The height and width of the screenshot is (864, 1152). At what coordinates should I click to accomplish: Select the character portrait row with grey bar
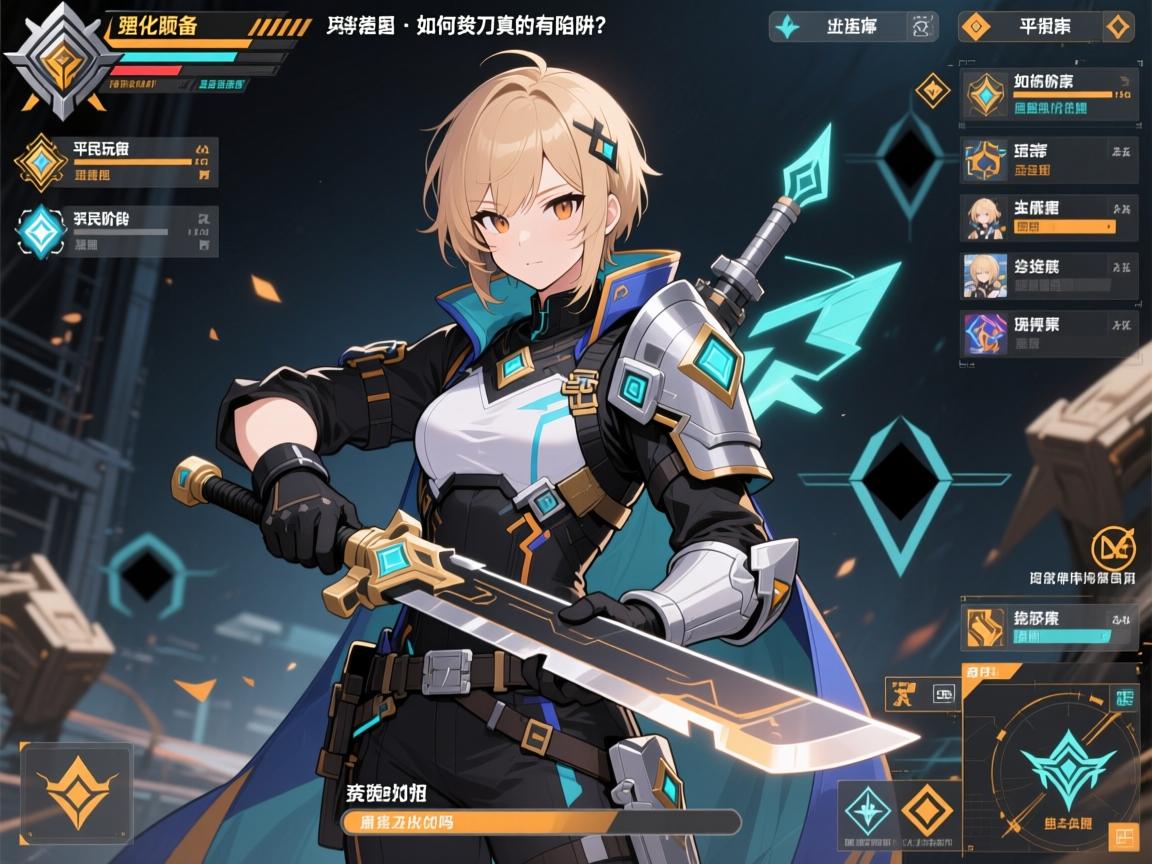1049,276
